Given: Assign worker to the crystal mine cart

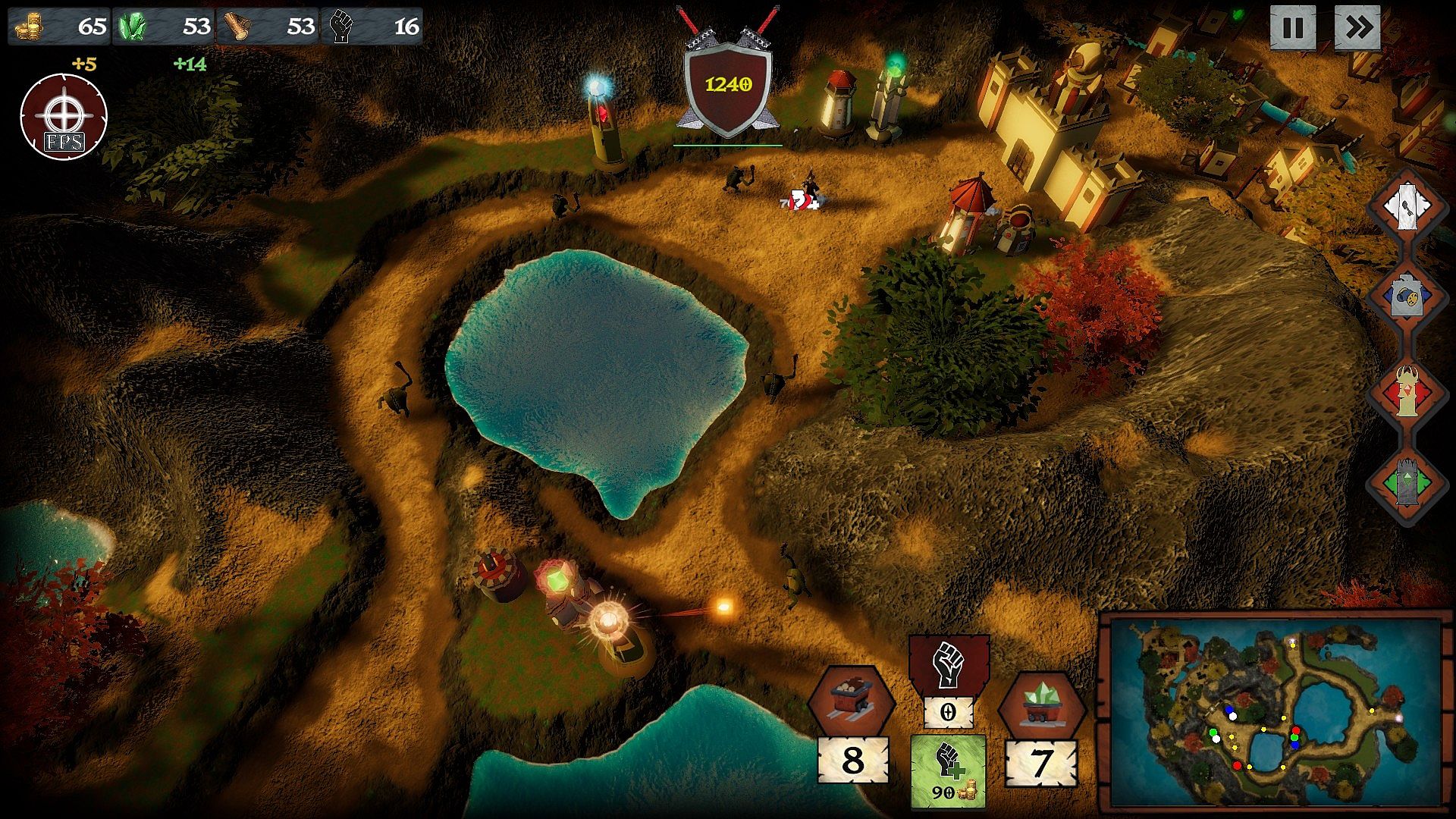Looking at the screenshot, I should 1041,705.
